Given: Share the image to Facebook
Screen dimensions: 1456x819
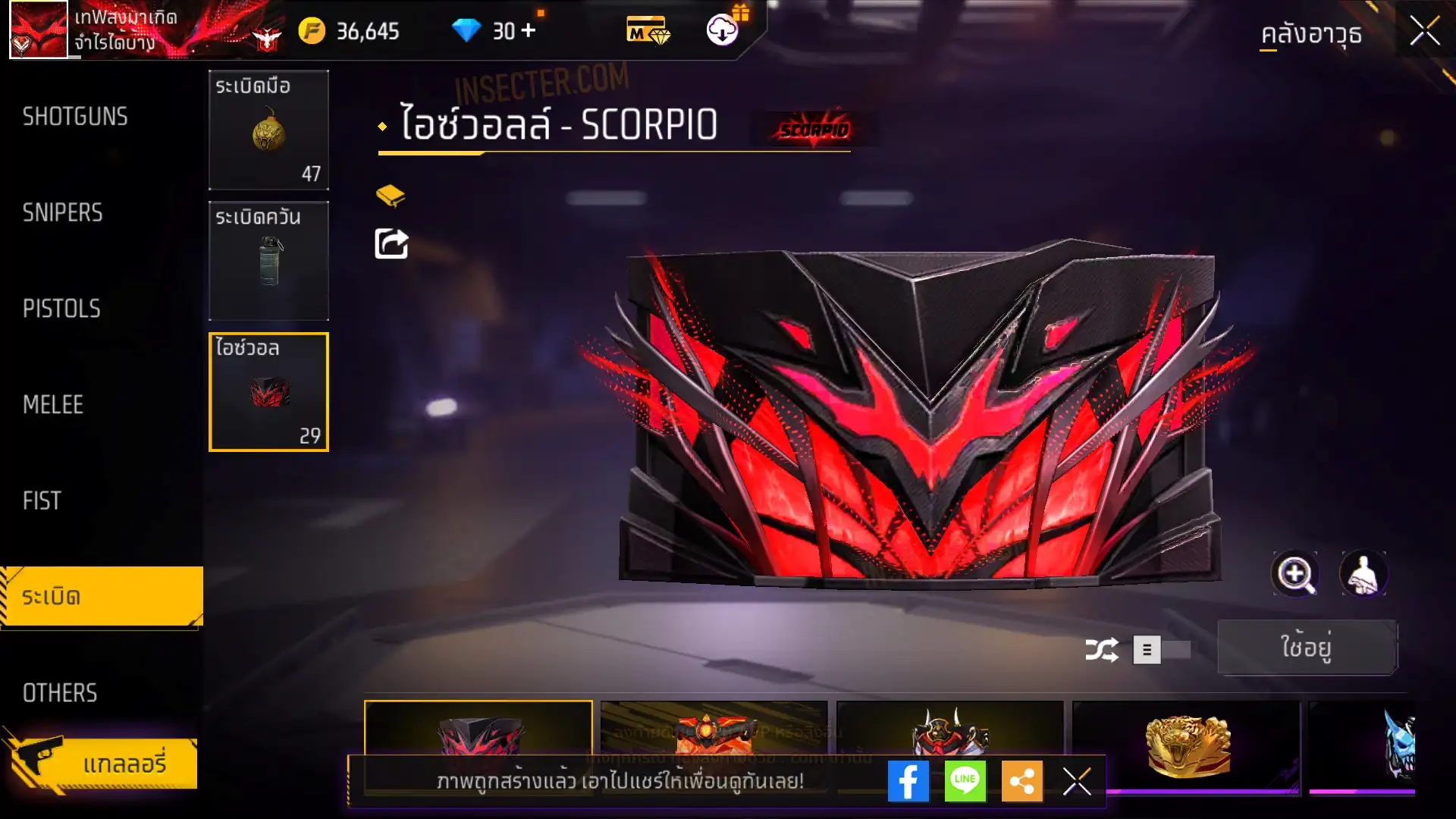Looking at the screenshot, I should tap(908, 781).
